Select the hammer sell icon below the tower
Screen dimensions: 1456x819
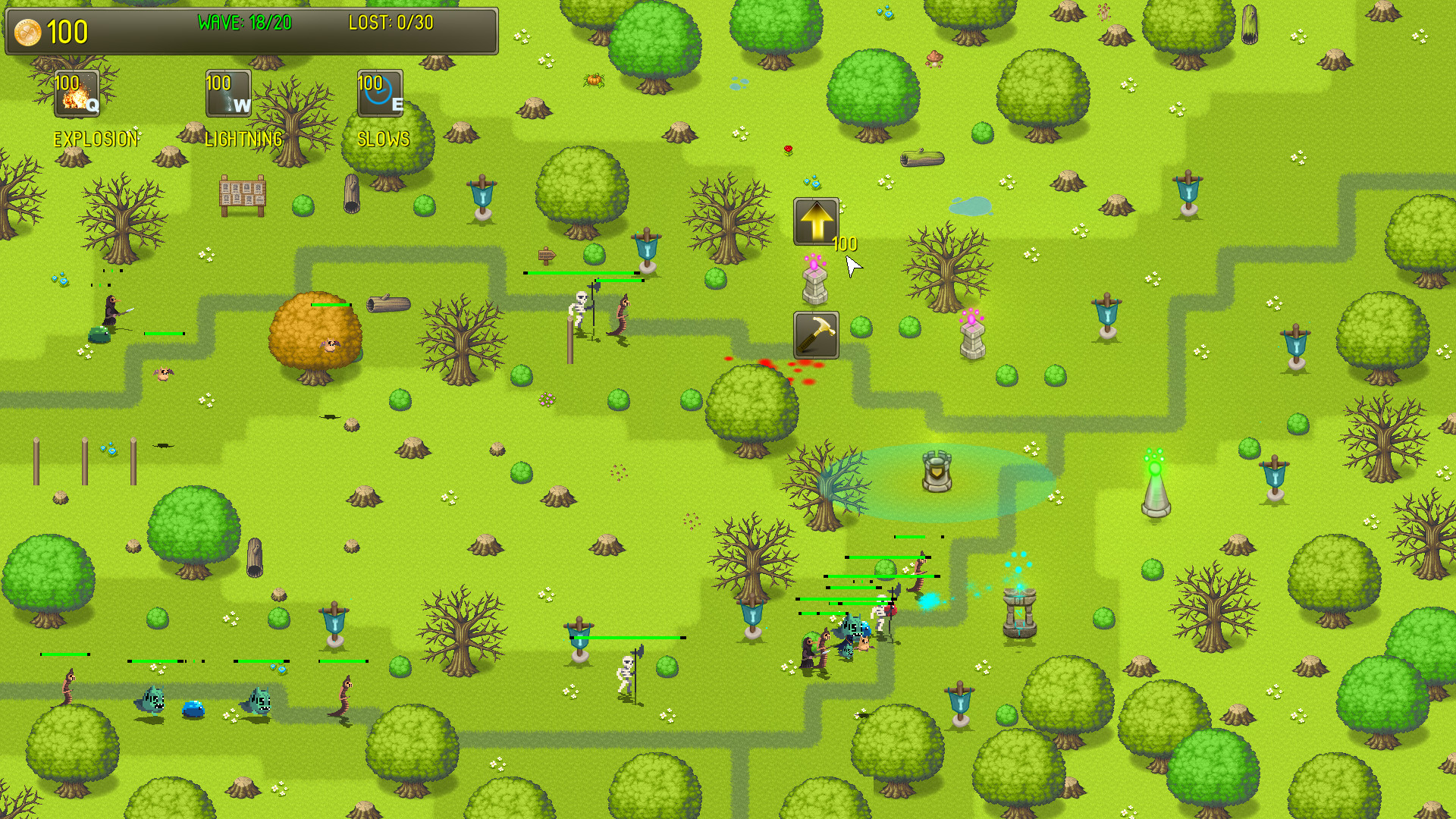click(x=816, y=334)
